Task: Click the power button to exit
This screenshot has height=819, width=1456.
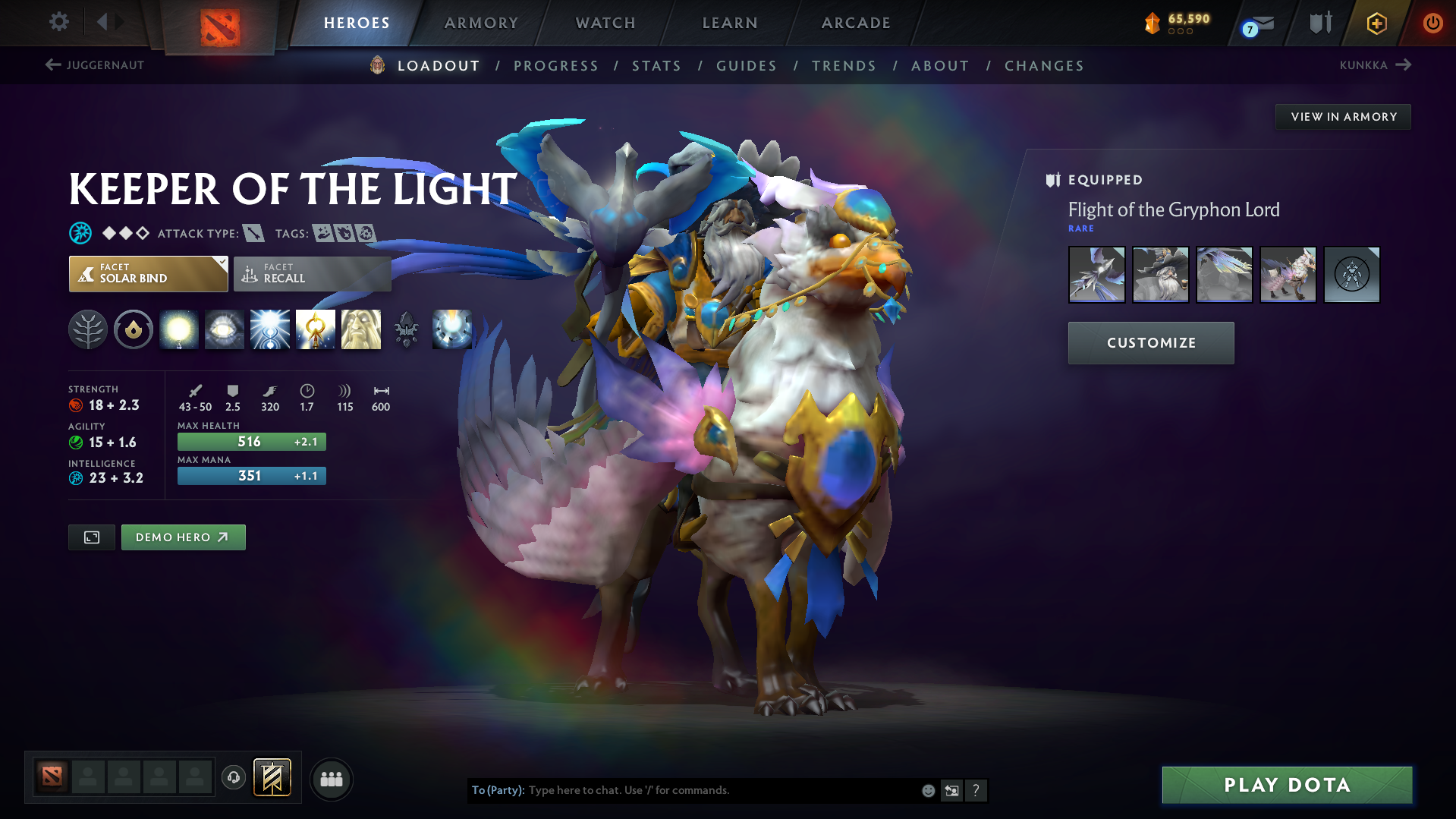Action: pos(1432,23)
